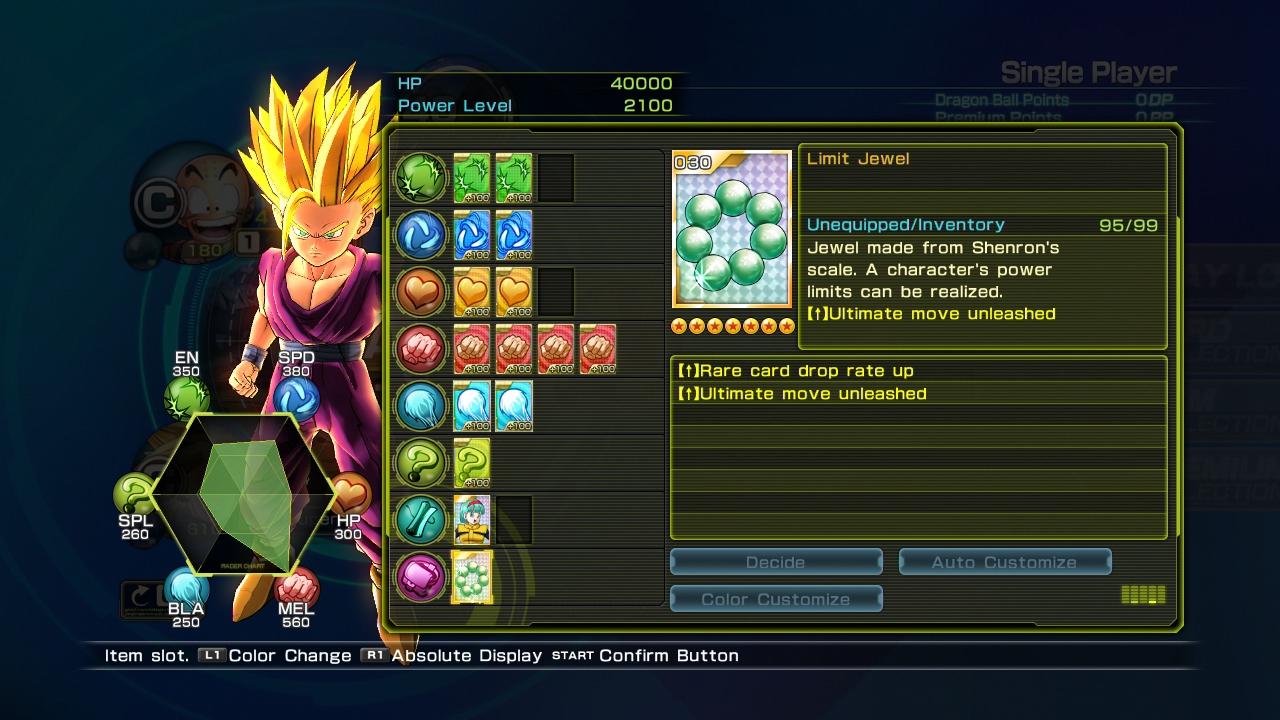Select the blue speed category icon

421,235
